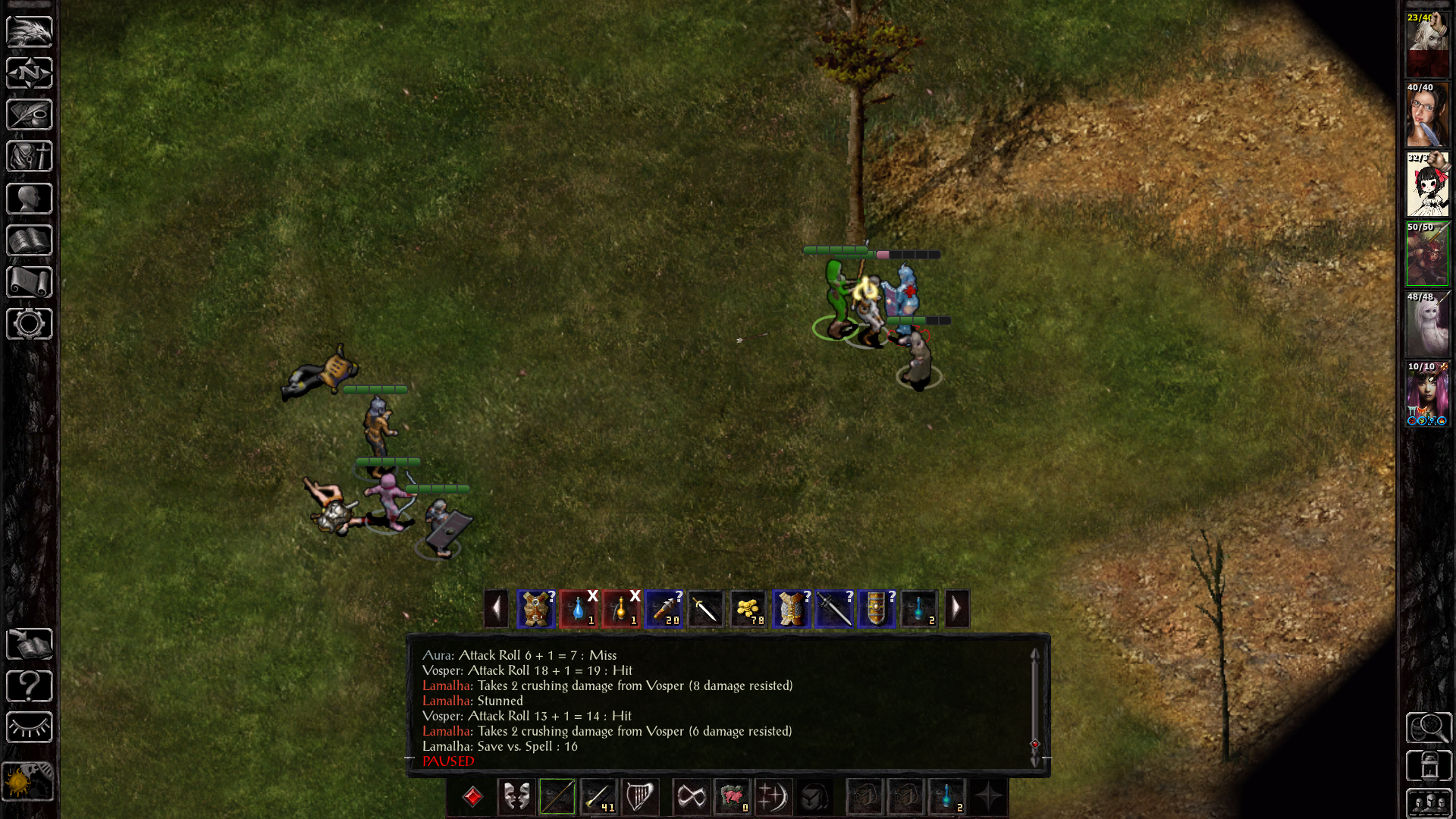Select the glasses-wearing character portrait
The width and height of the screenshot is (1456, 819).
1427,115
